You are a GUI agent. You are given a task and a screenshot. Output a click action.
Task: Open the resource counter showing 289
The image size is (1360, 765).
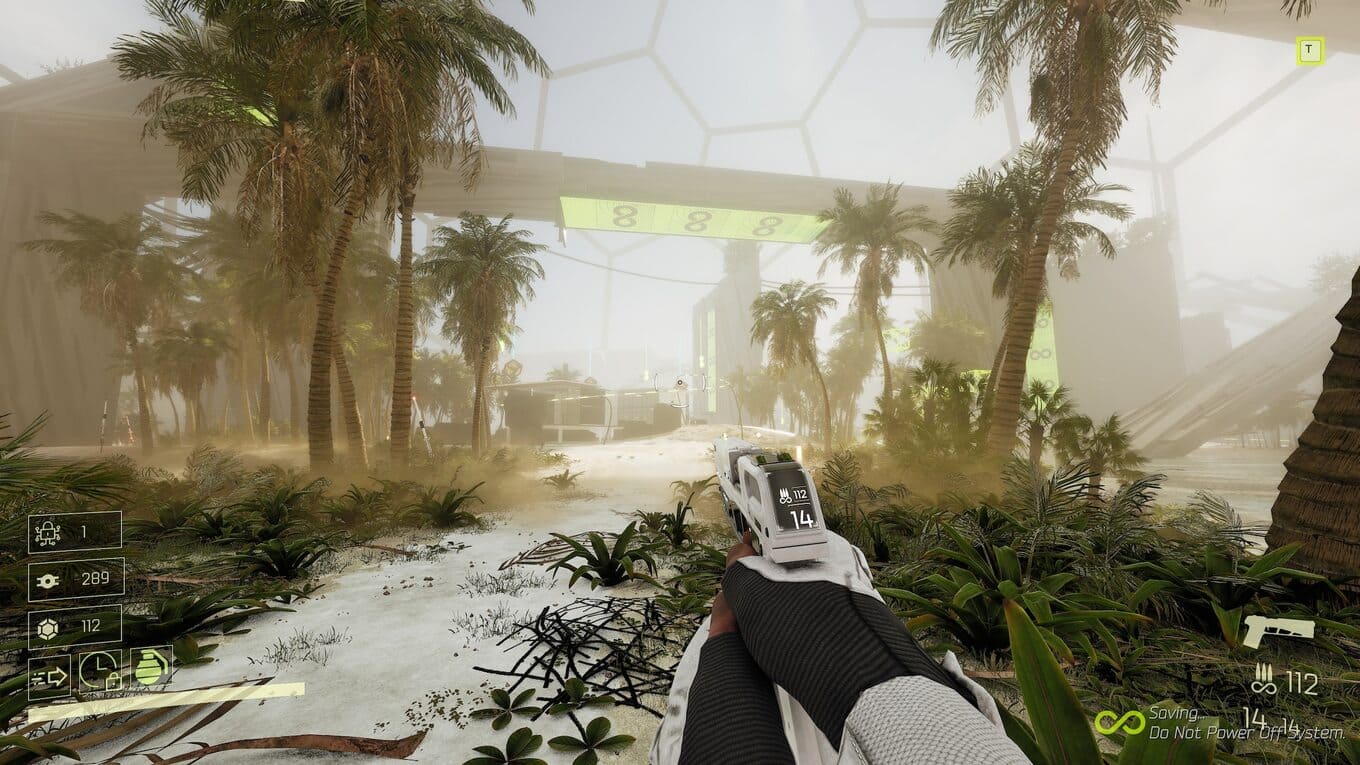tap(75, 579)
